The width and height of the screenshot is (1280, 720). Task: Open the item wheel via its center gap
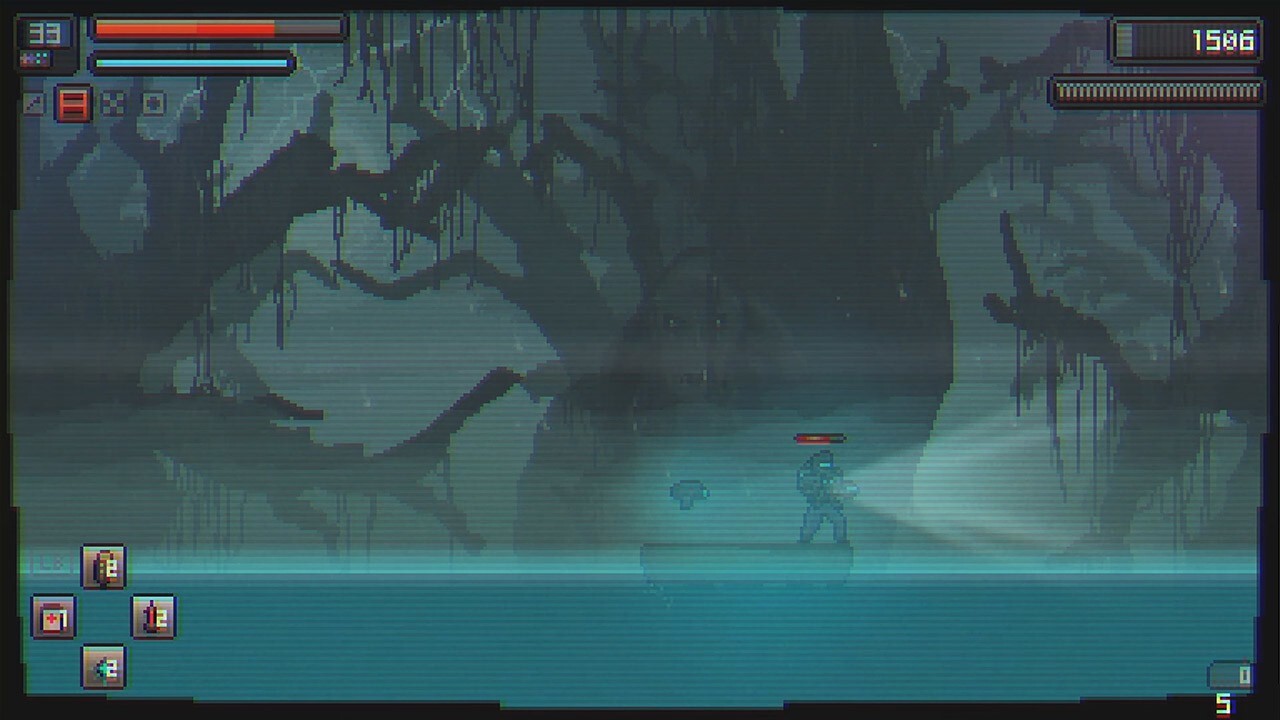tap(104, 618)
